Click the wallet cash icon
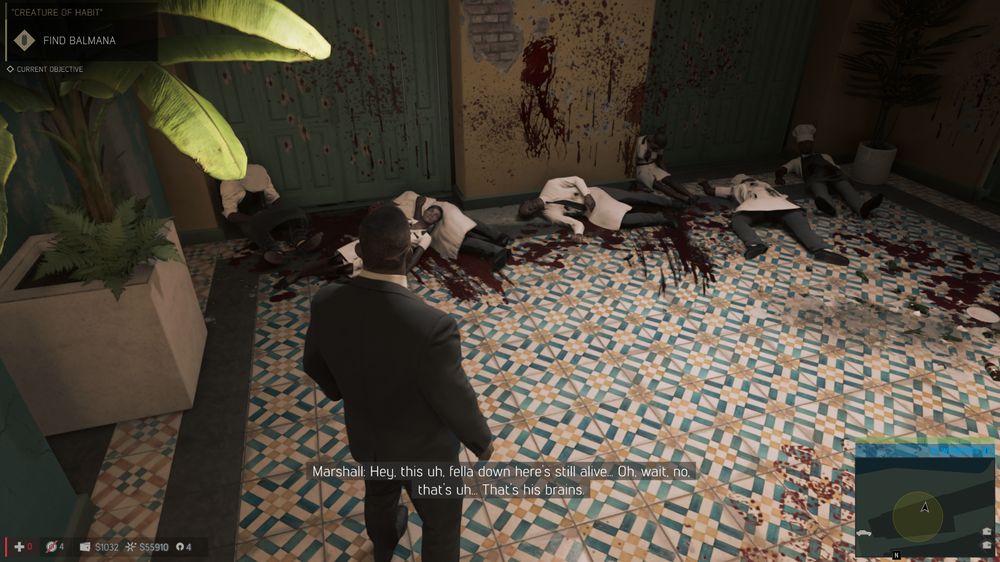 point(85,547)
